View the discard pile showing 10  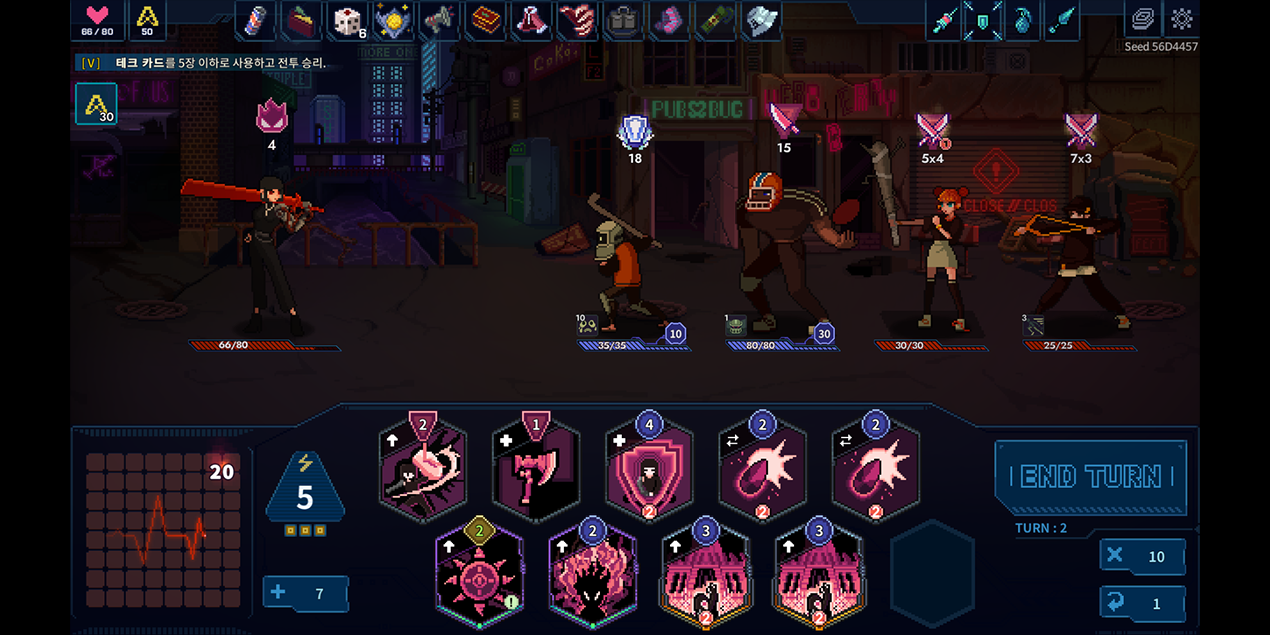pos(1142,557)
